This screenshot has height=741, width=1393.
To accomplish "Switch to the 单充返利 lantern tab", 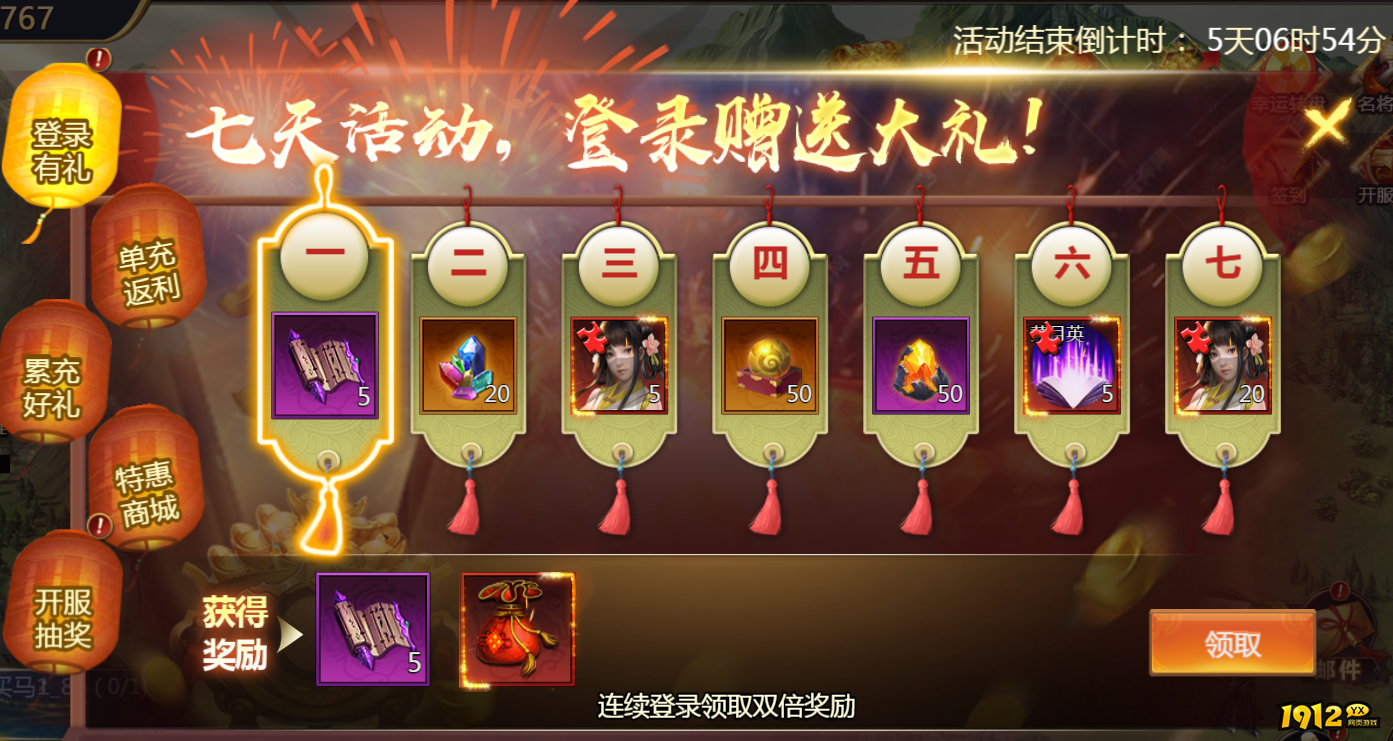I will click(x=148, y=262).
